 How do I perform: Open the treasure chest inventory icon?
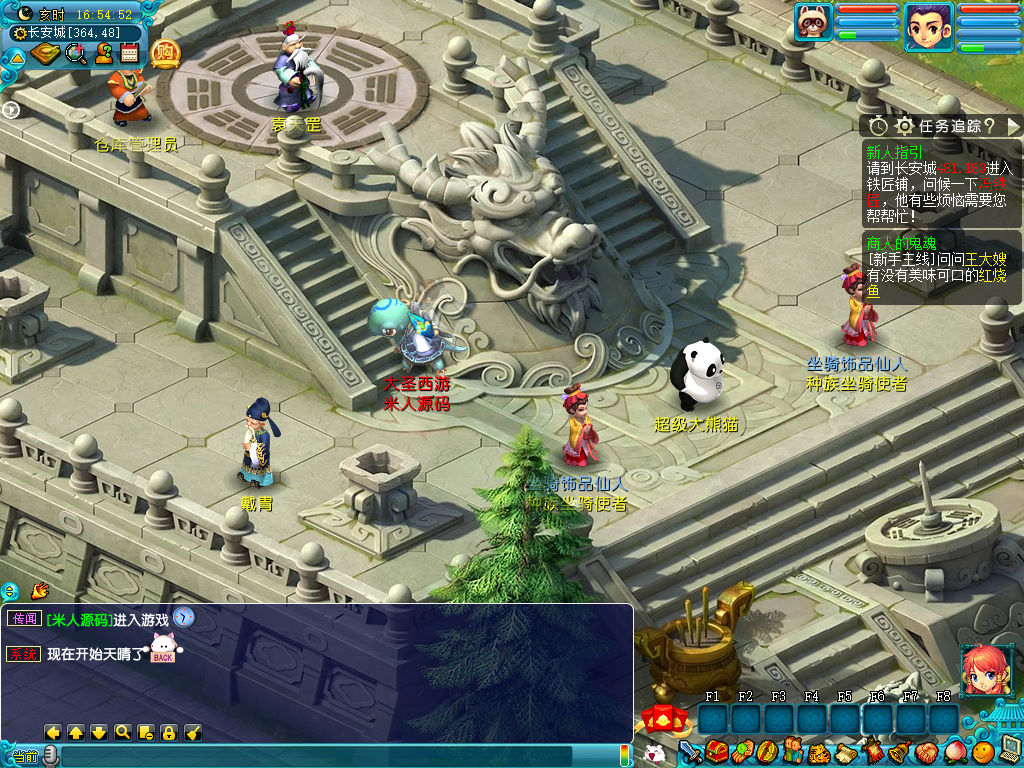[715, 751]
